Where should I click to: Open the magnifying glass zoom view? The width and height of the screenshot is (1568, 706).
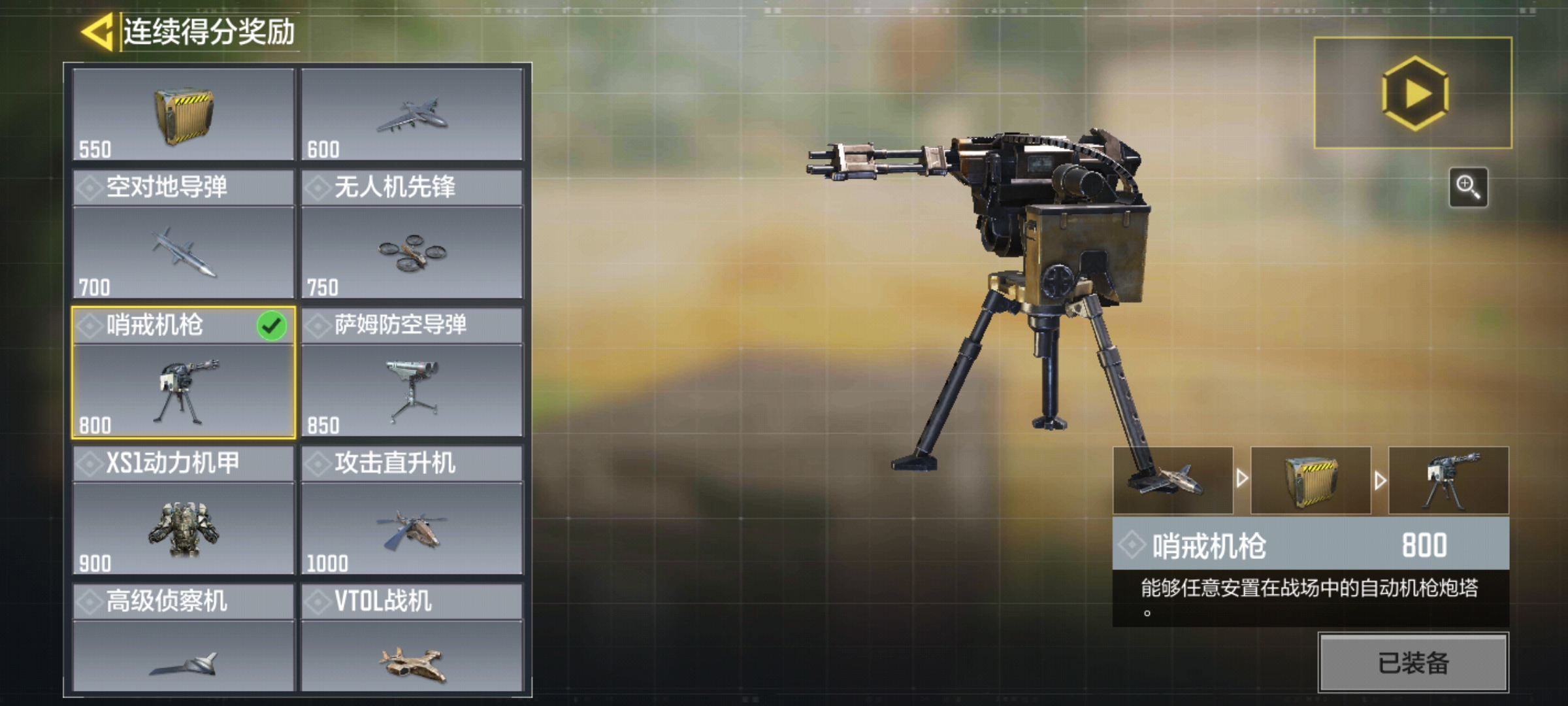[1468, 187]
